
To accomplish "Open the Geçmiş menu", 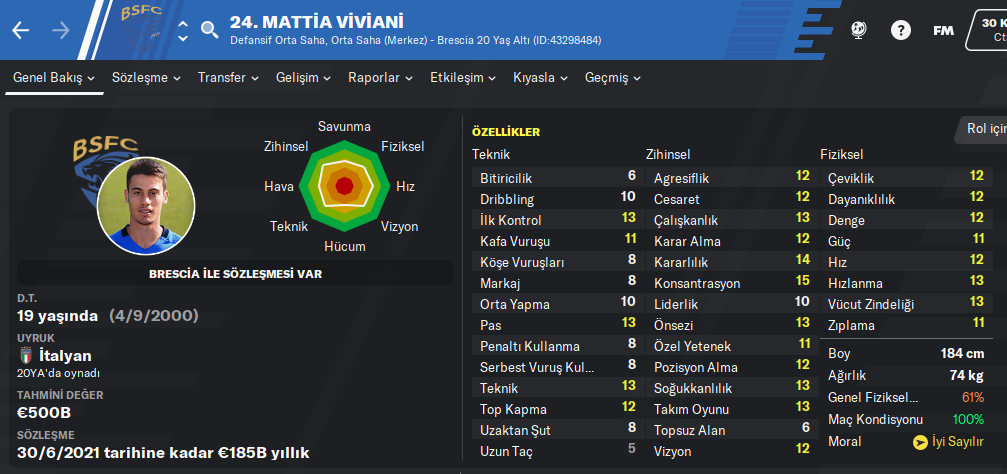I will (613, 77).
